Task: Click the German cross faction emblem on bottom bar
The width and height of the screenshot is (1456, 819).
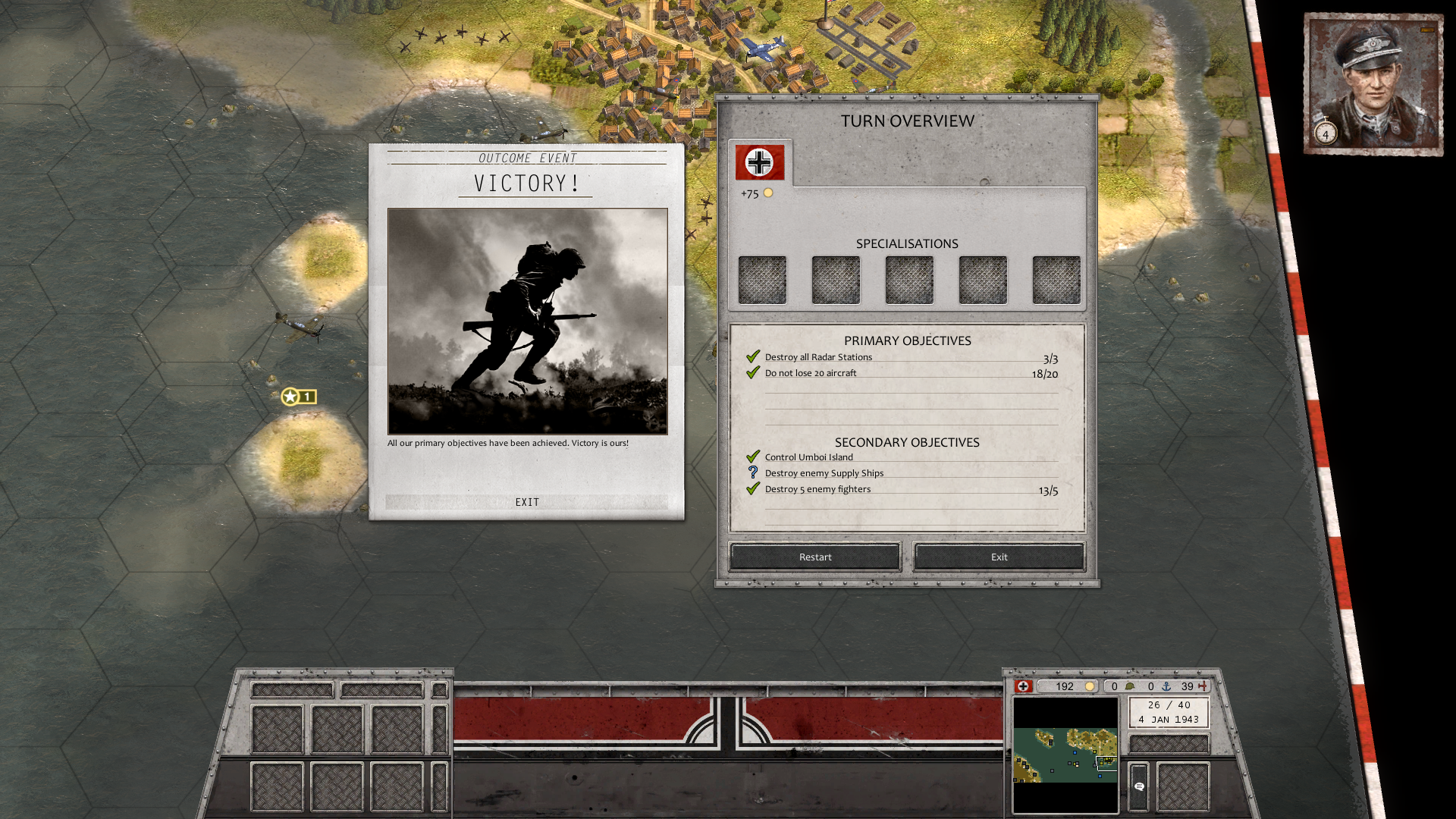Action: pyautogui.click(x=1023, y=686)
